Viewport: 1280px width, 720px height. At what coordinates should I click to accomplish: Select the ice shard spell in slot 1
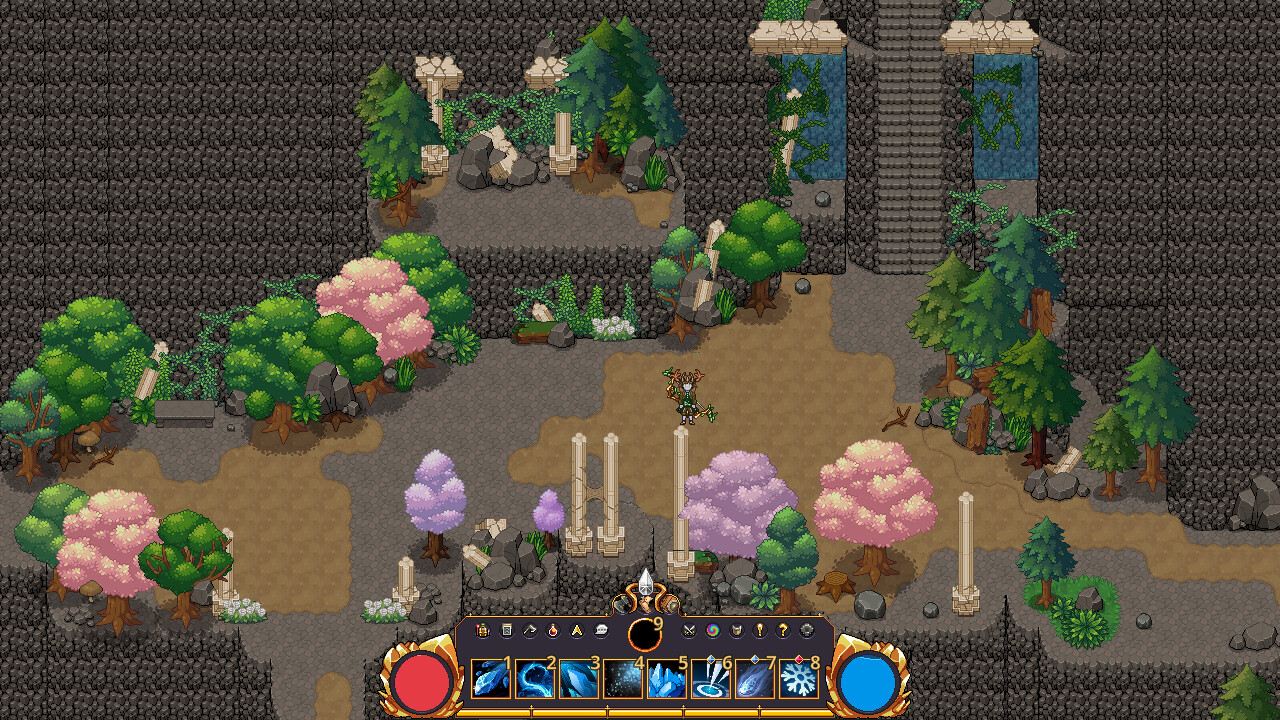point(492,681)
